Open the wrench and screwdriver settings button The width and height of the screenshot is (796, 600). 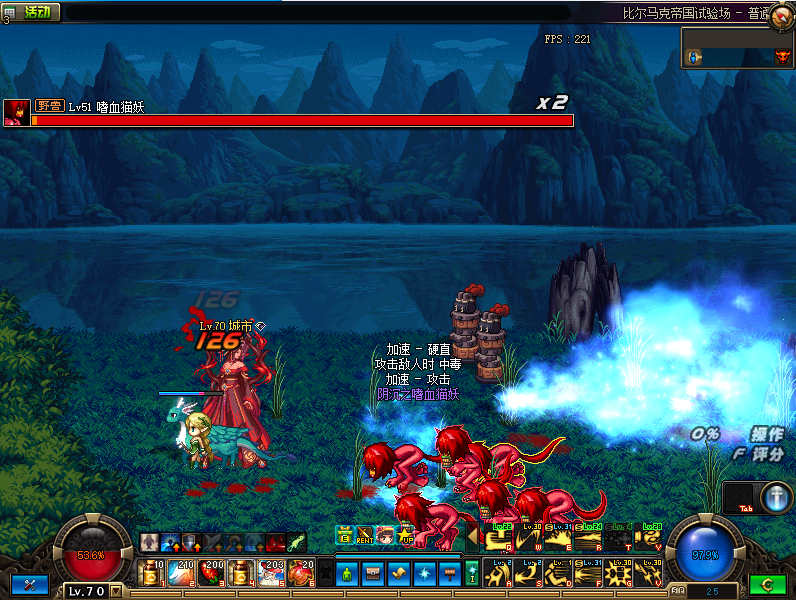pyautogui.click(x=29, y=585)
